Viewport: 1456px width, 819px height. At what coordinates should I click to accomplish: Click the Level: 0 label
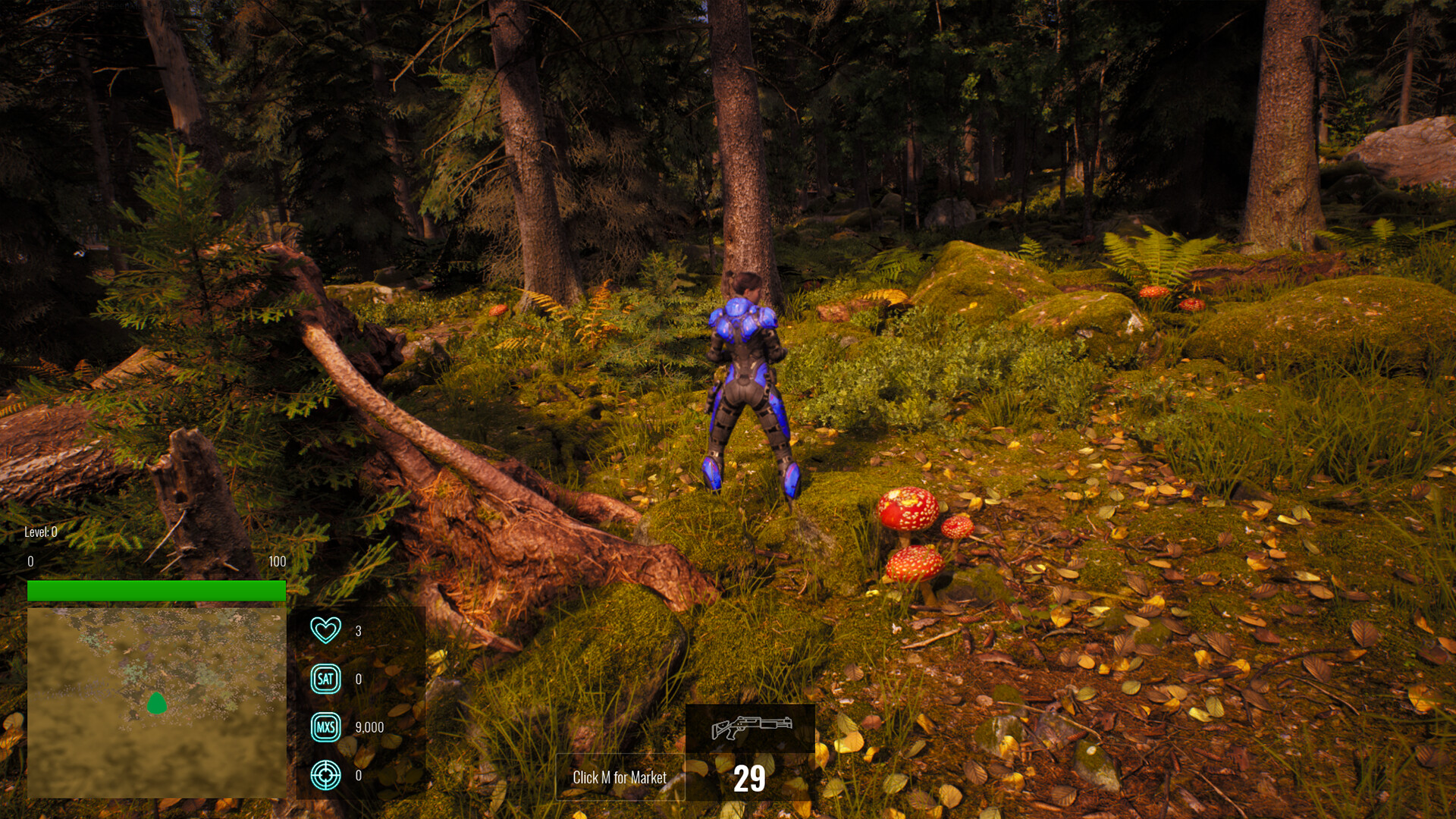click(39, 534)
